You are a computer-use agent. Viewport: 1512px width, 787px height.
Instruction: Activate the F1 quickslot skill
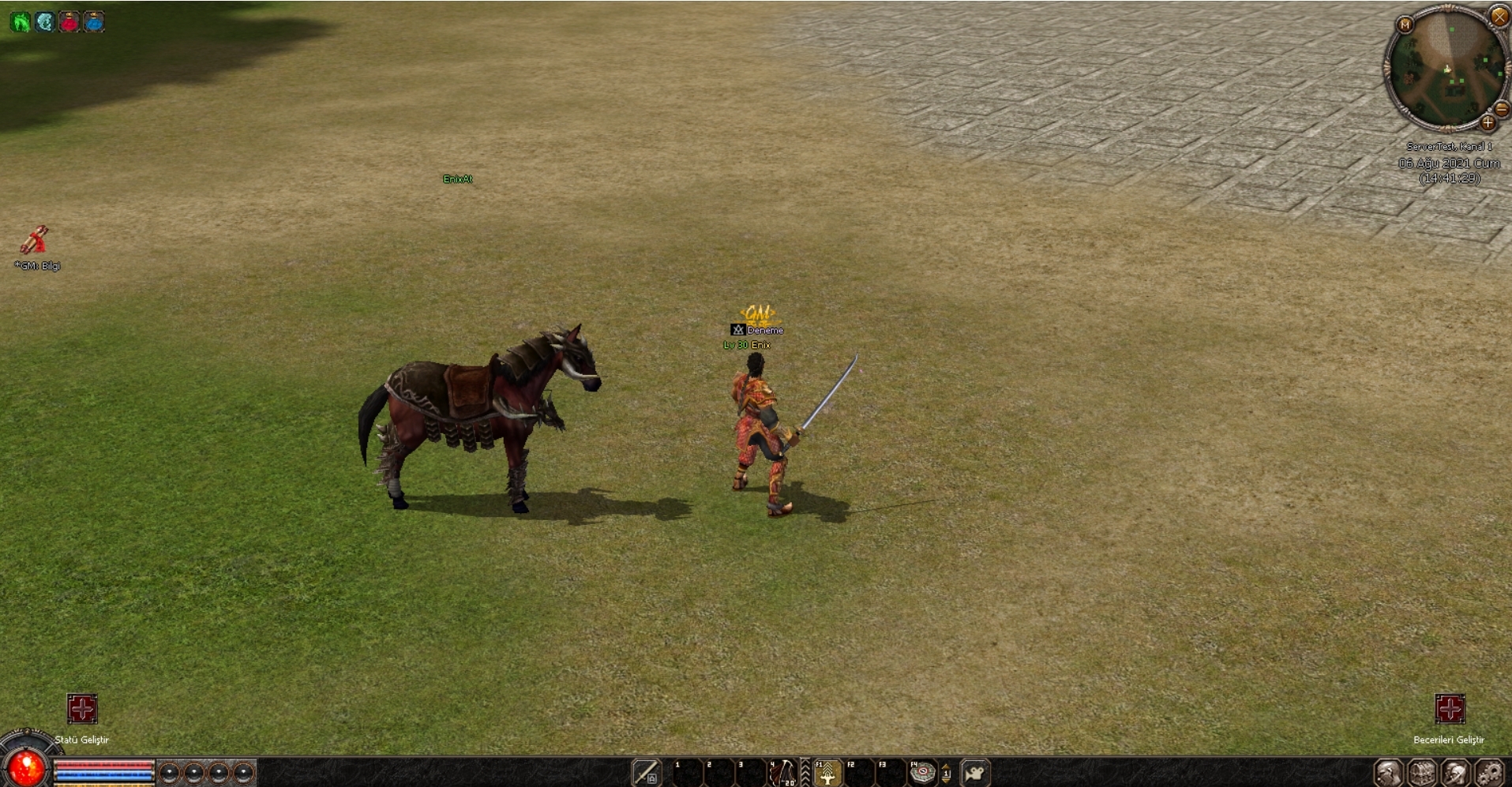click(827, 773)
